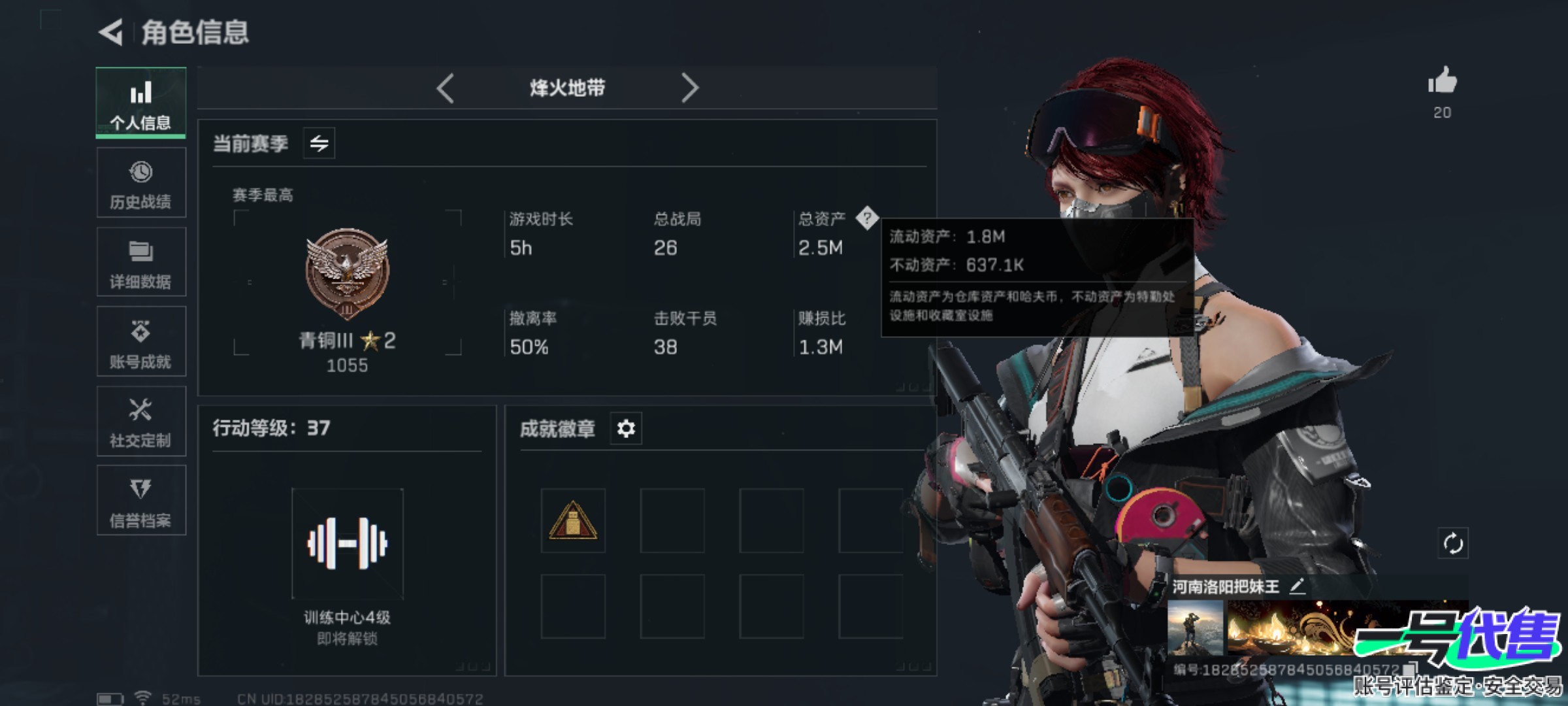Edit the nickname 河南洛阳把妹王
The image size is (1568, 706).
(x=1298, y=586)
